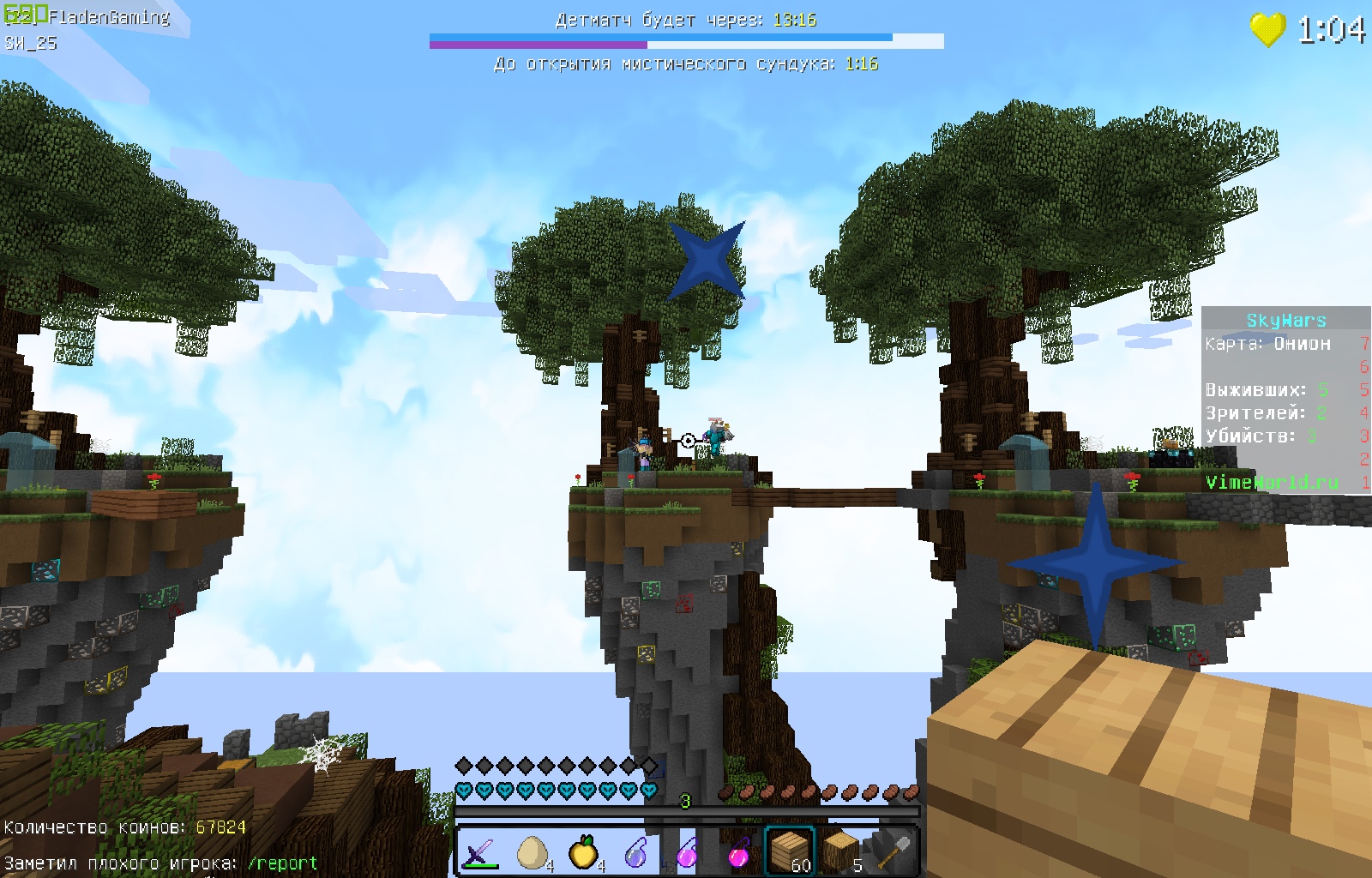
Task: Click the /report command in chat
Action: [282, 863]
